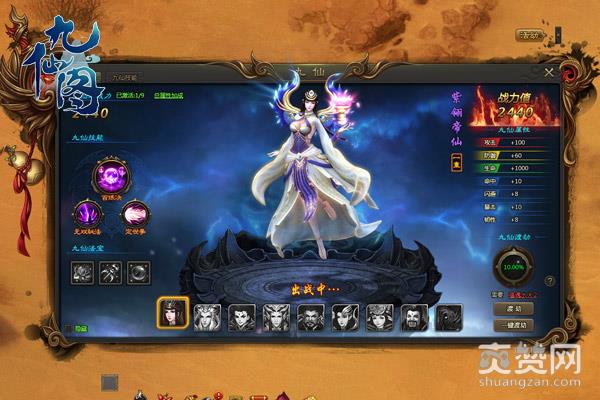Select the purple lightning skill 无双秘法
Screen dimensions: 600x400
point(85,213)
